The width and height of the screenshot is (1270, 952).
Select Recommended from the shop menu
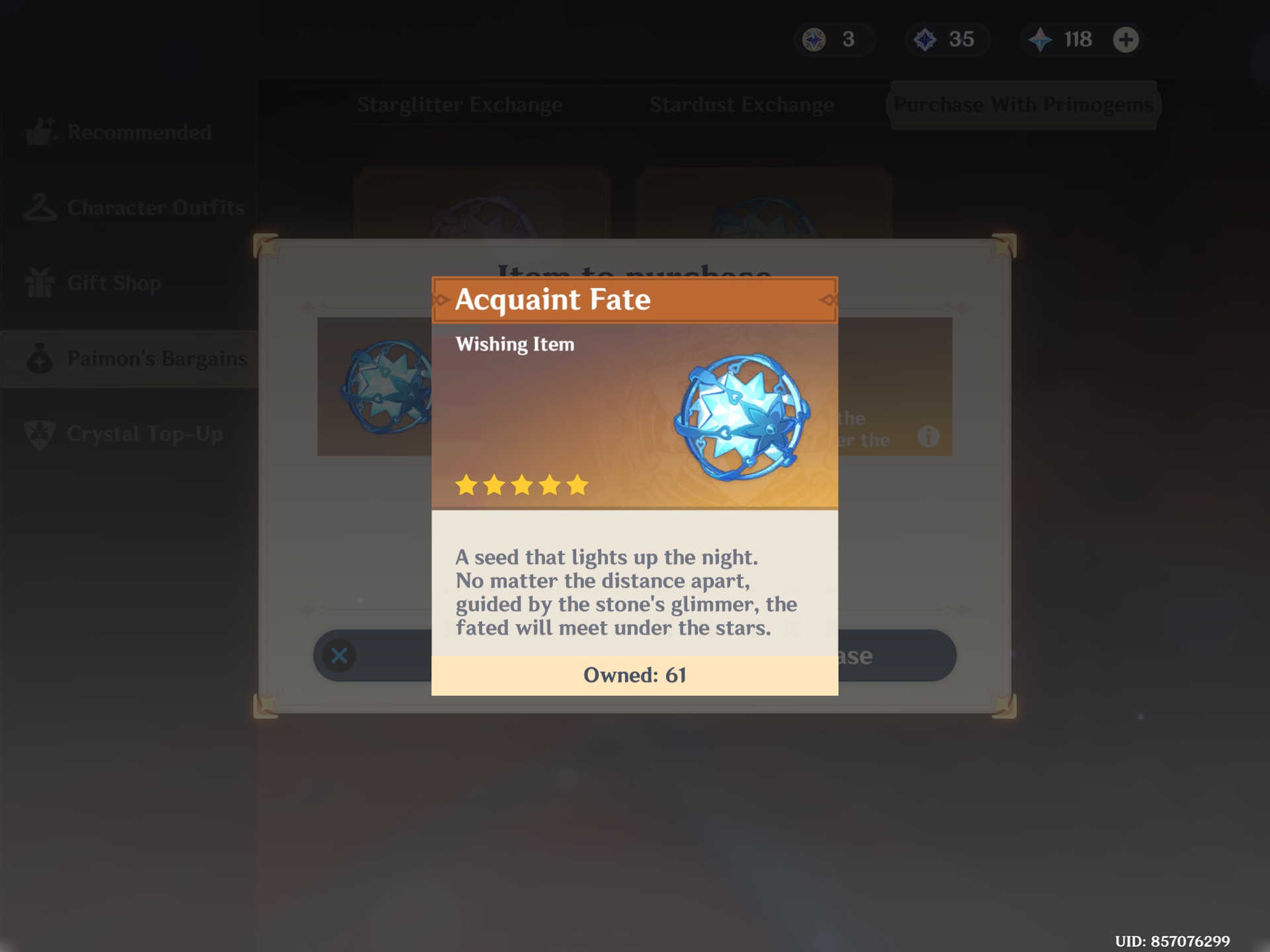point(139,132)
